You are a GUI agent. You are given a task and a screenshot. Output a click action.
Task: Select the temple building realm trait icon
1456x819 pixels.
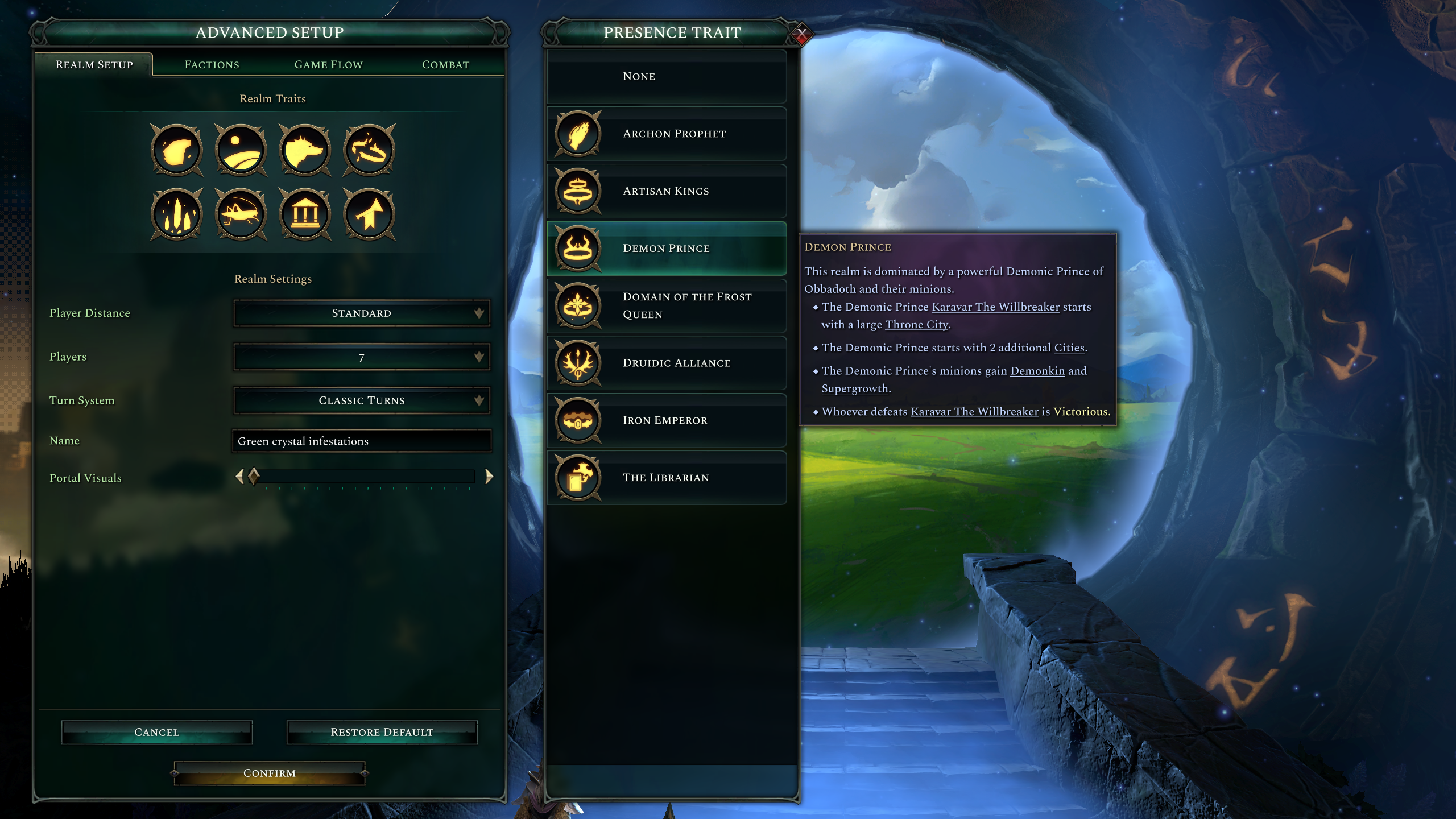(305, 215)
